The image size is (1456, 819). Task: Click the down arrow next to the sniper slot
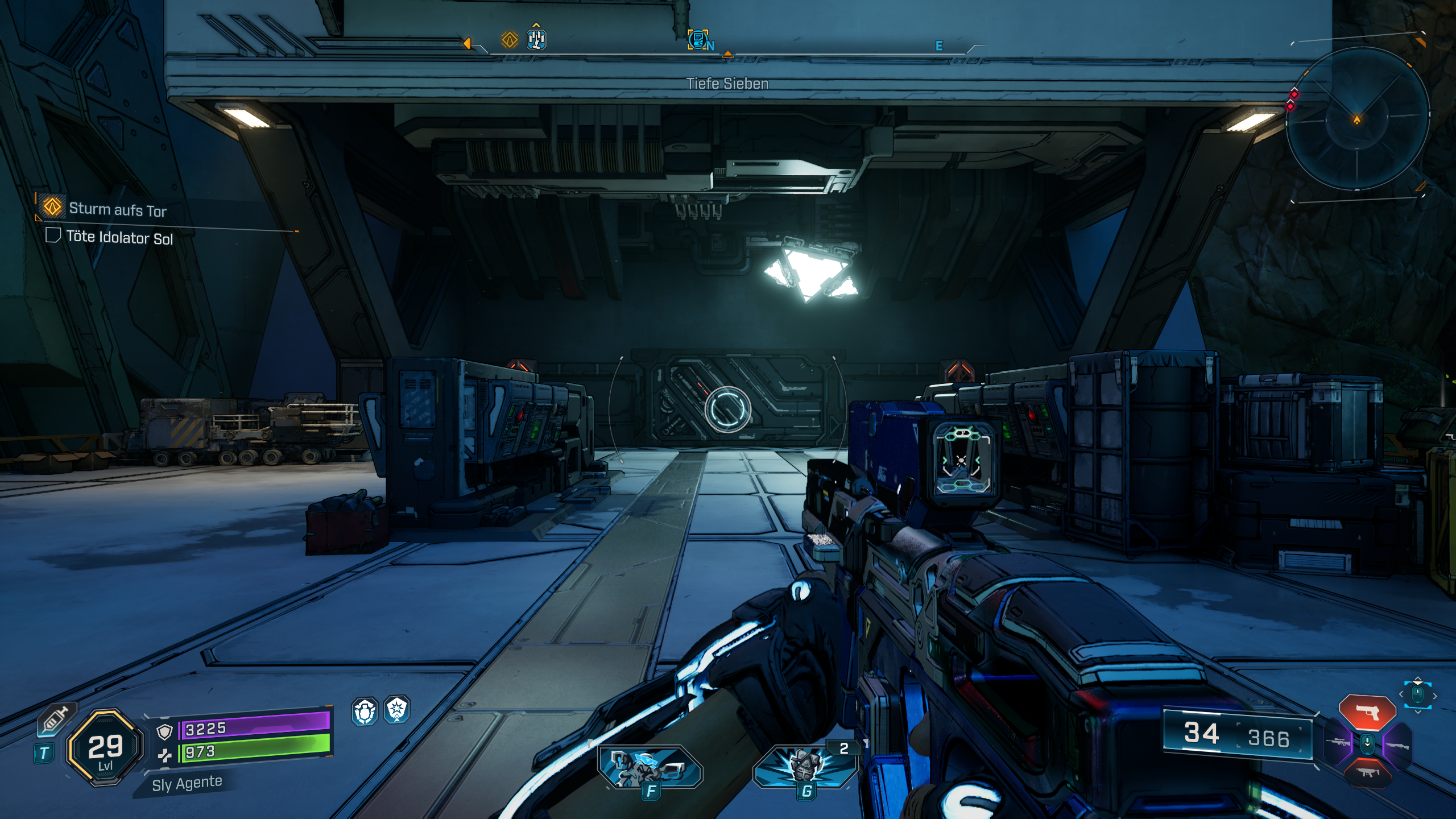click(x=1367, y=743)
